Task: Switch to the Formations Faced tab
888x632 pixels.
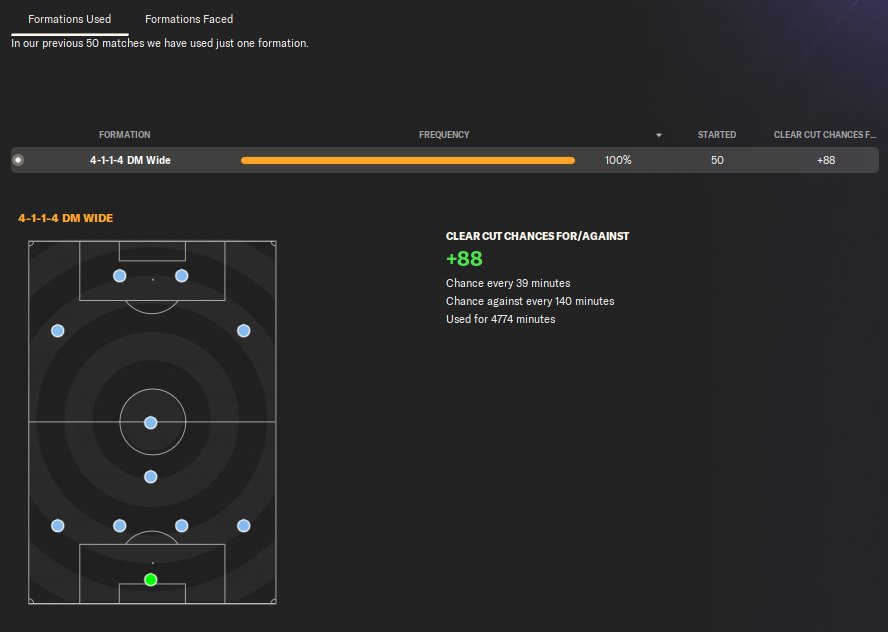Action: tap(189, 19)
